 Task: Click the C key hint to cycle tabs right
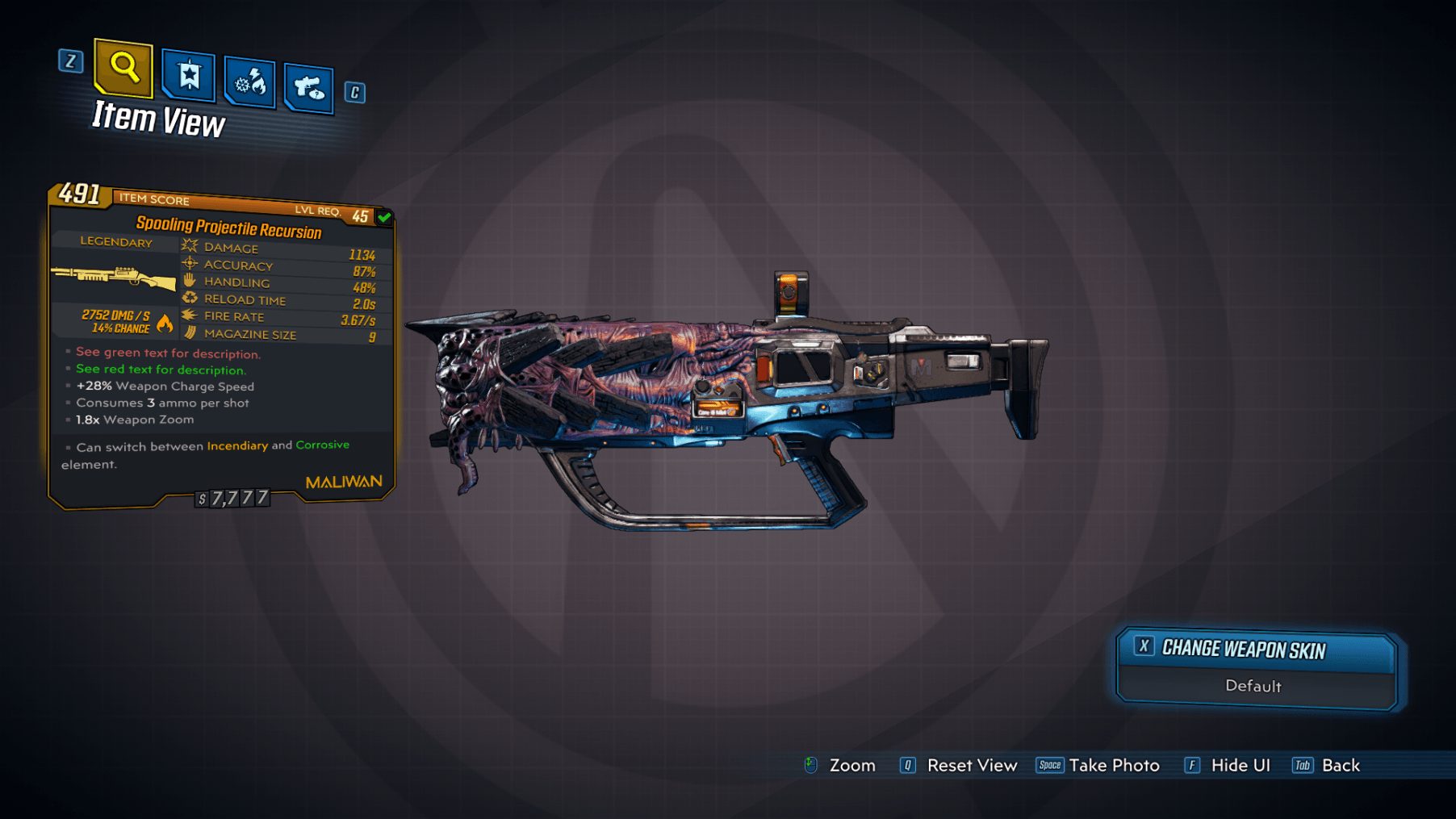tap(353, 92)
